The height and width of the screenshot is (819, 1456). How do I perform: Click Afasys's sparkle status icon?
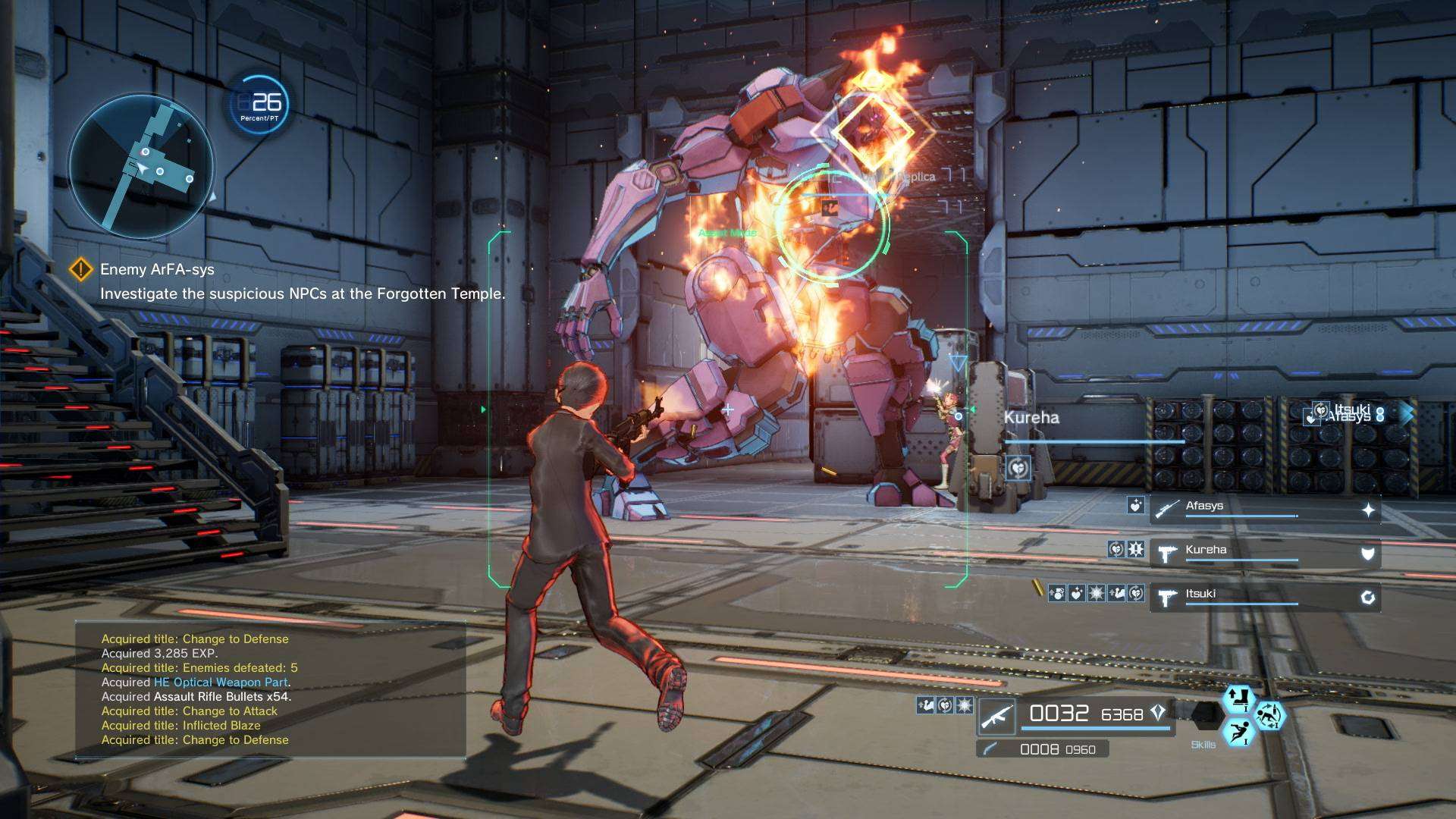(1368, 510)
